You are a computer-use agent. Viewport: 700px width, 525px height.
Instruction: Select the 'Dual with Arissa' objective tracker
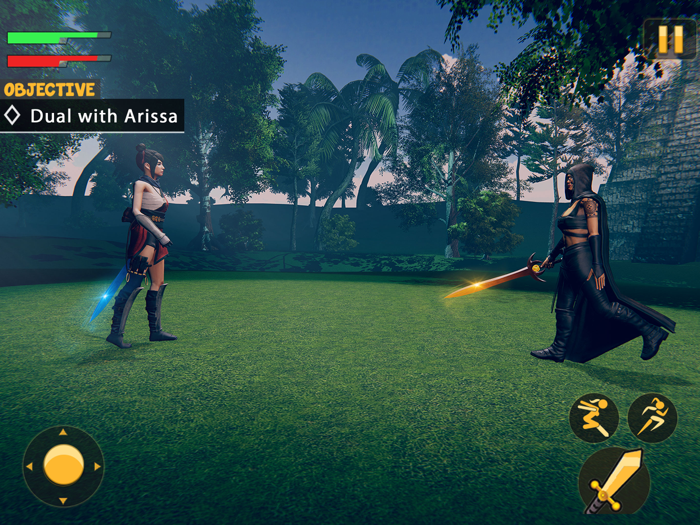pos(92,116)
